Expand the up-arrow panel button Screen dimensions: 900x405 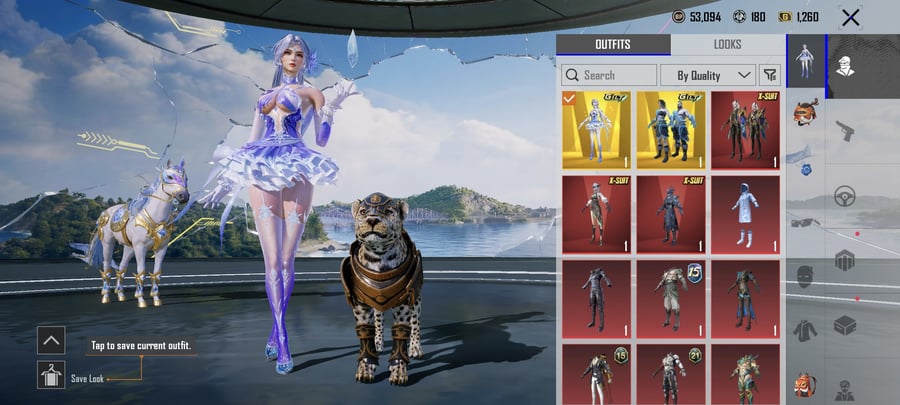click(x=51, y=340)
